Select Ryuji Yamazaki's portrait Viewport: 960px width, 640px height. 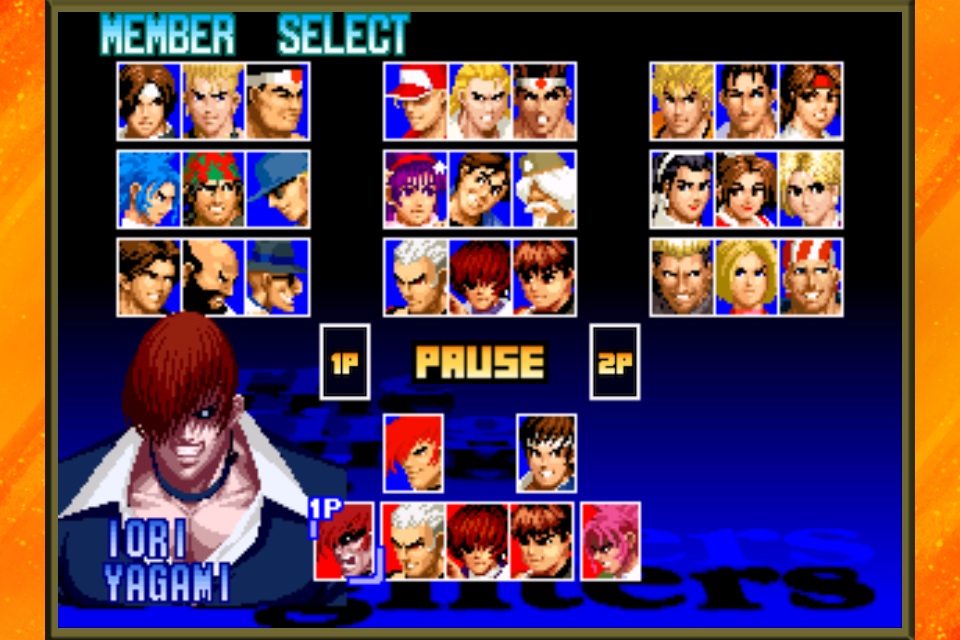coord(682,277)
